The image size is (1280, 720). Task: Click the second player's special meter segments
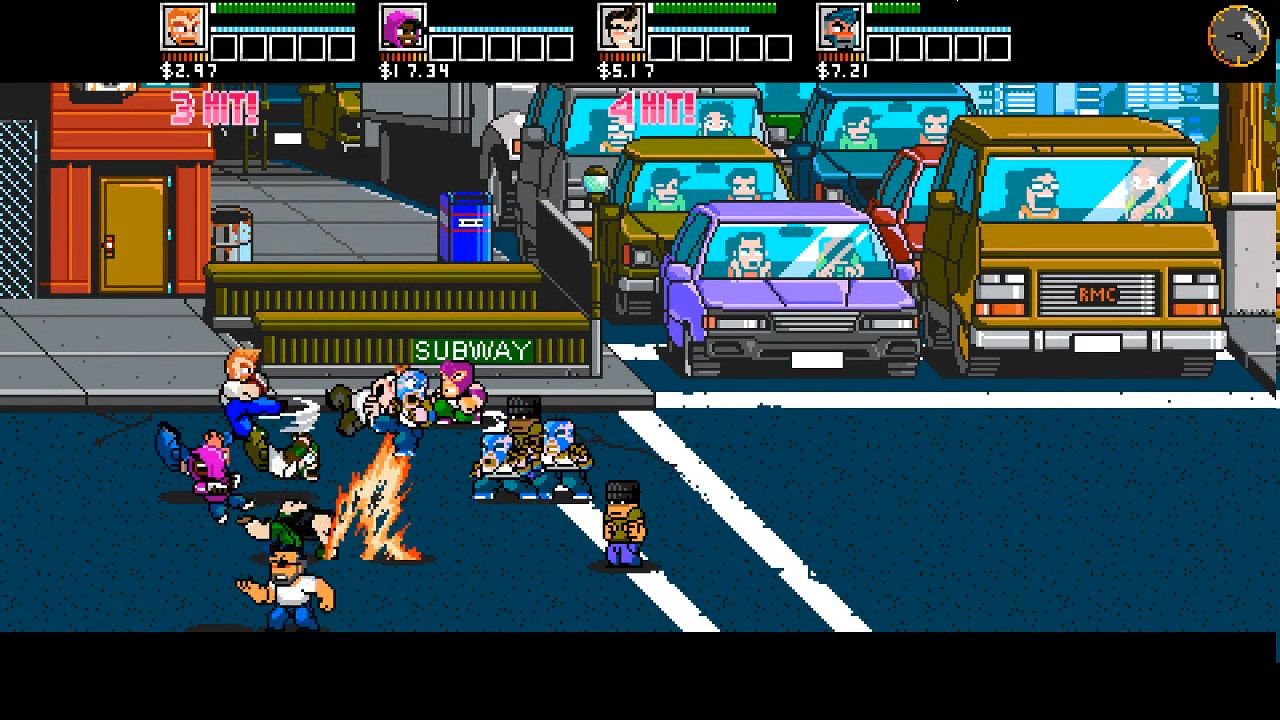click(500, 45)
